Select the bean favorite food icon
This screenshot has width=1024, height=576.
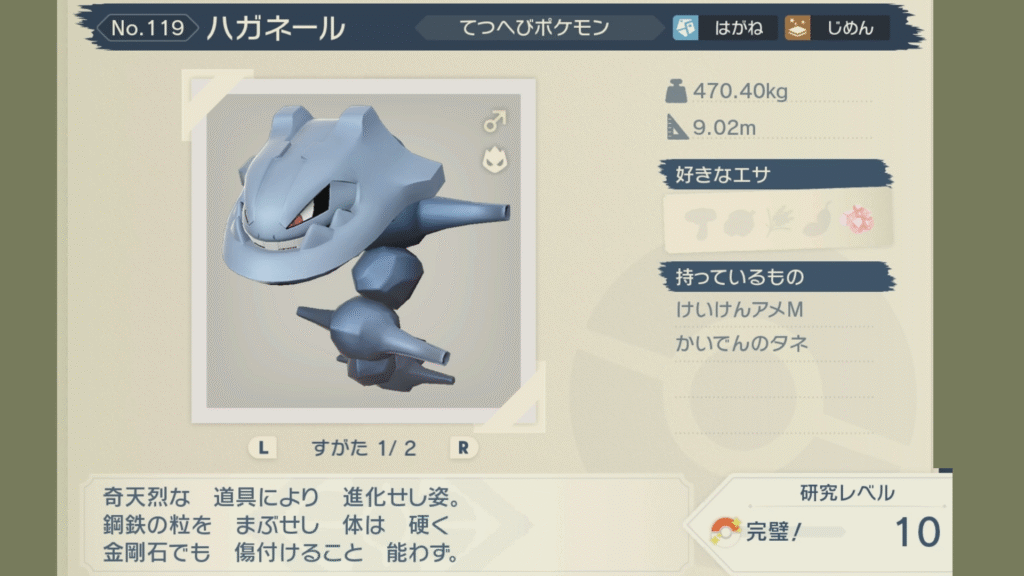click(818, 220)
